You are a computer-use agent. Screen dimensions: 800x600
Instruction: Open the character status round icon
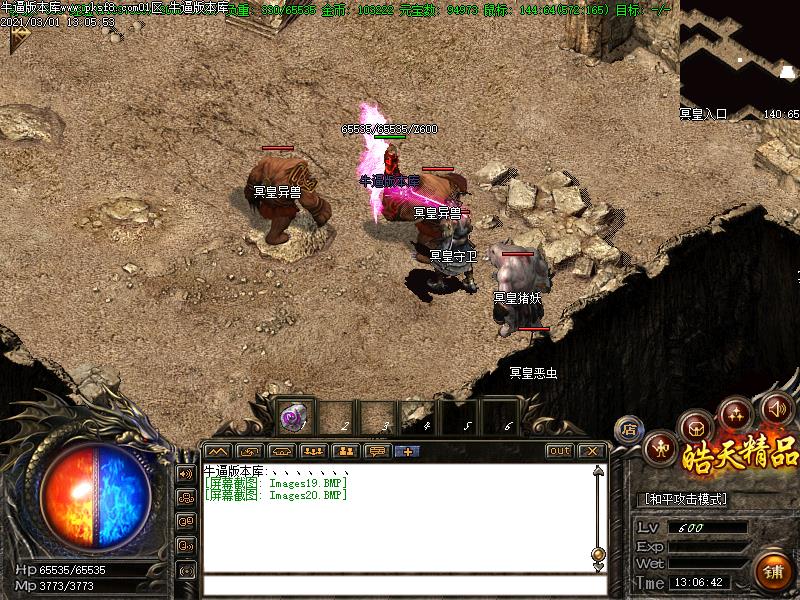click(x=661, y=449)
